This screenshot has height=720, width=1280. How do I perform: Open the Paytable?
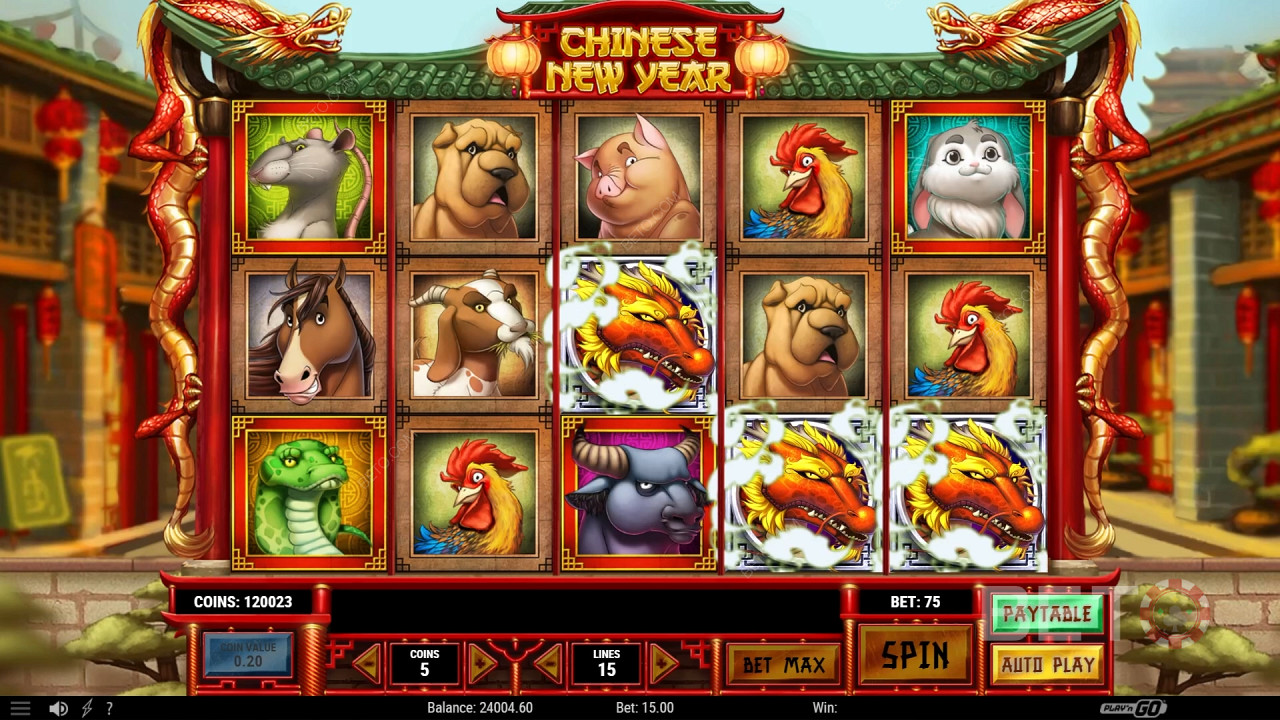[1047, 614]
